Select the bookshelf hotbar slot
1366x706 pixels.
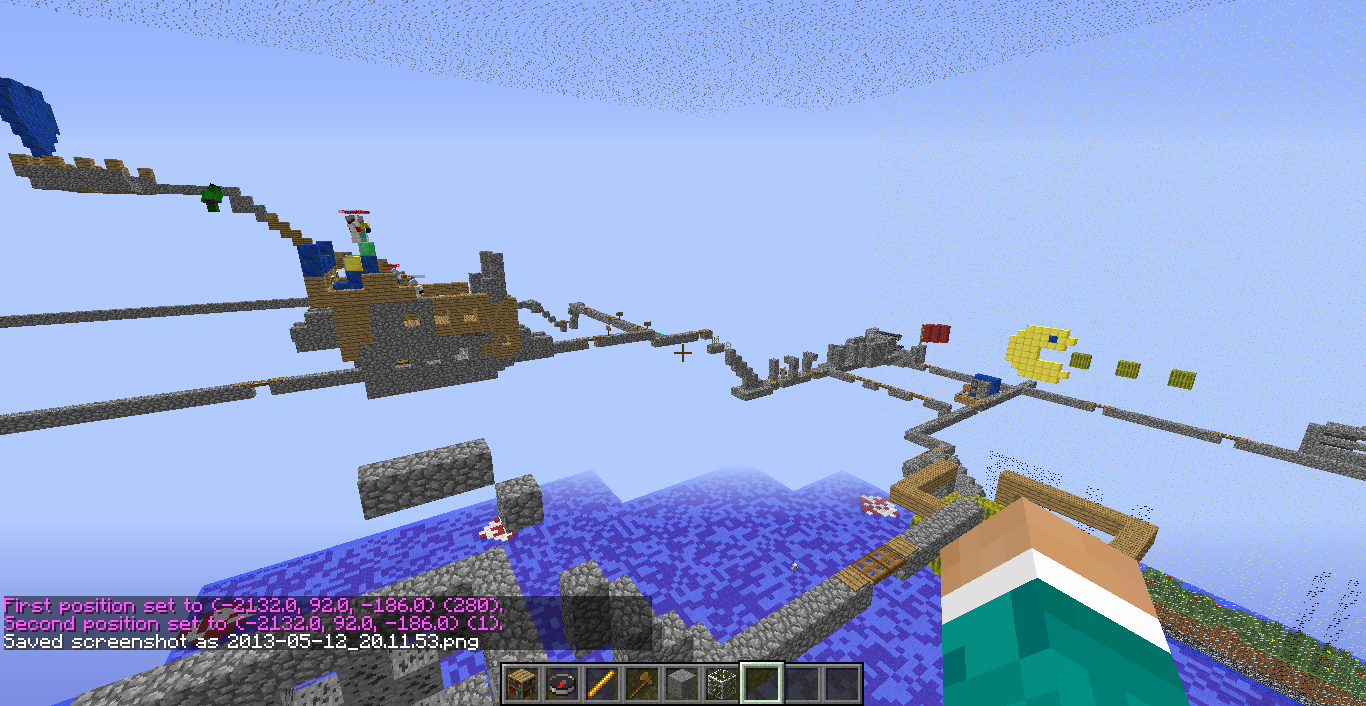521,684
